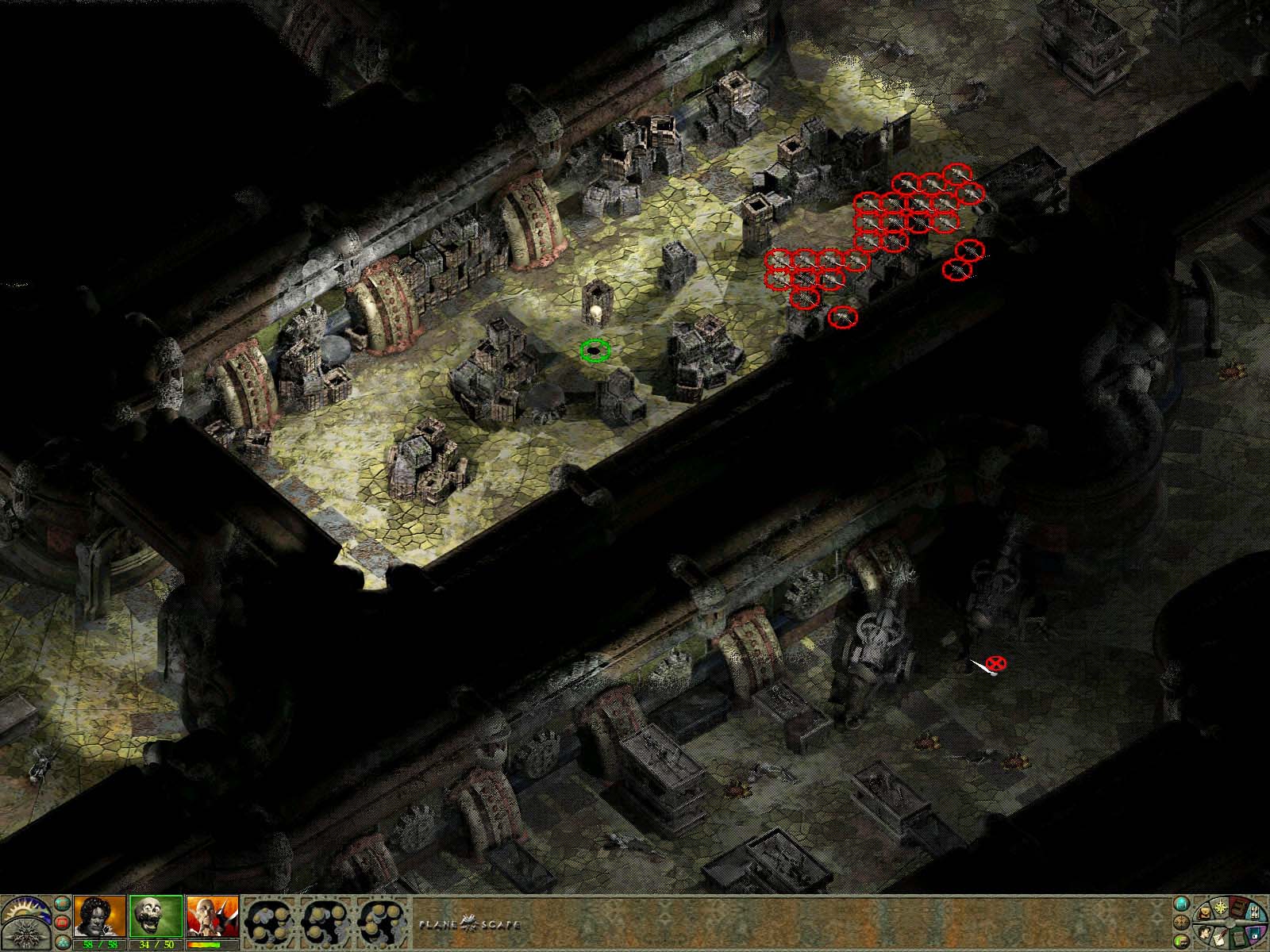Image resolution: width=1270 pixels, height=952 pixels.
Task: Click the red round button beside portraits
Action: (61, 921)
